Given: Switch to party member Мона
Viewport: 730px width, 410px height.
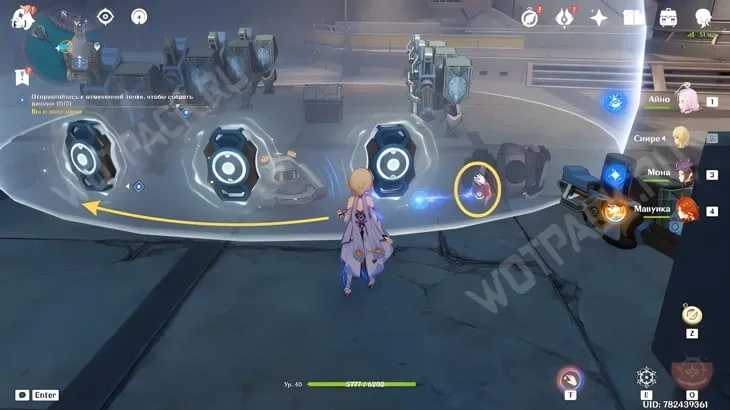Looking at the screenshot, I should coord(686,174).
